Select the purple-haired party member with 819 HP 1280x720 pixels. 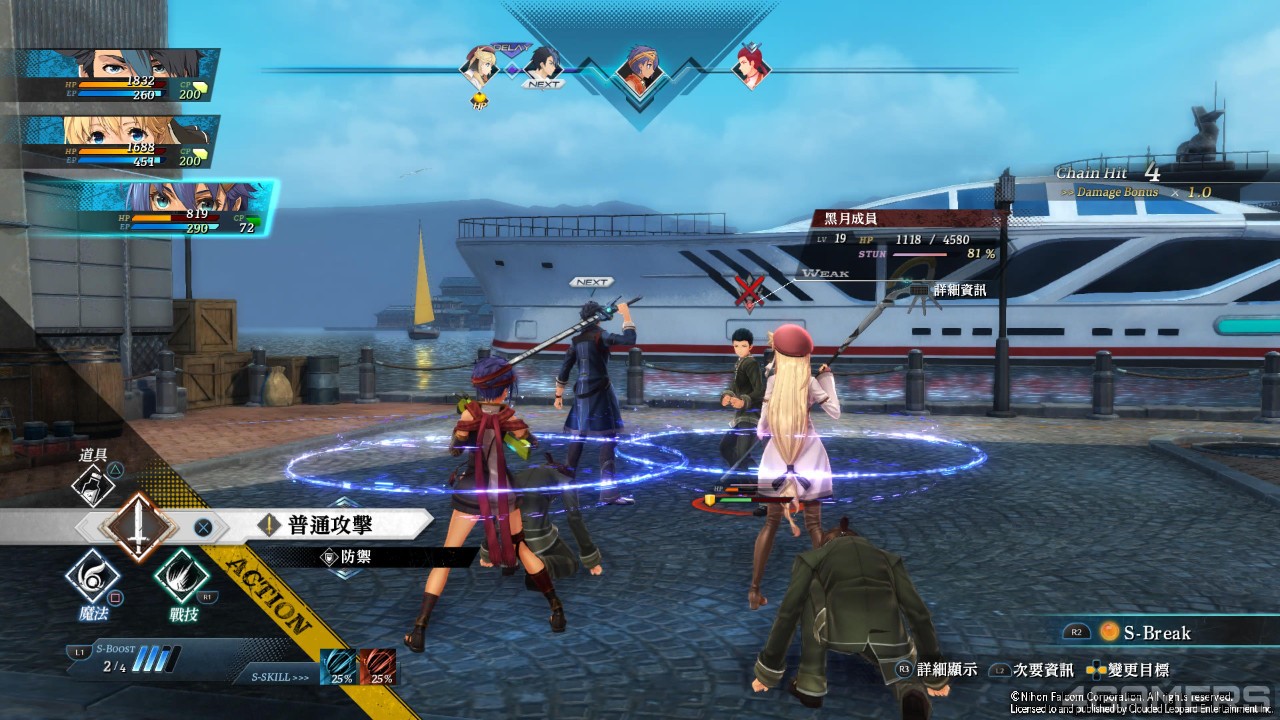(x=150, y=208)
